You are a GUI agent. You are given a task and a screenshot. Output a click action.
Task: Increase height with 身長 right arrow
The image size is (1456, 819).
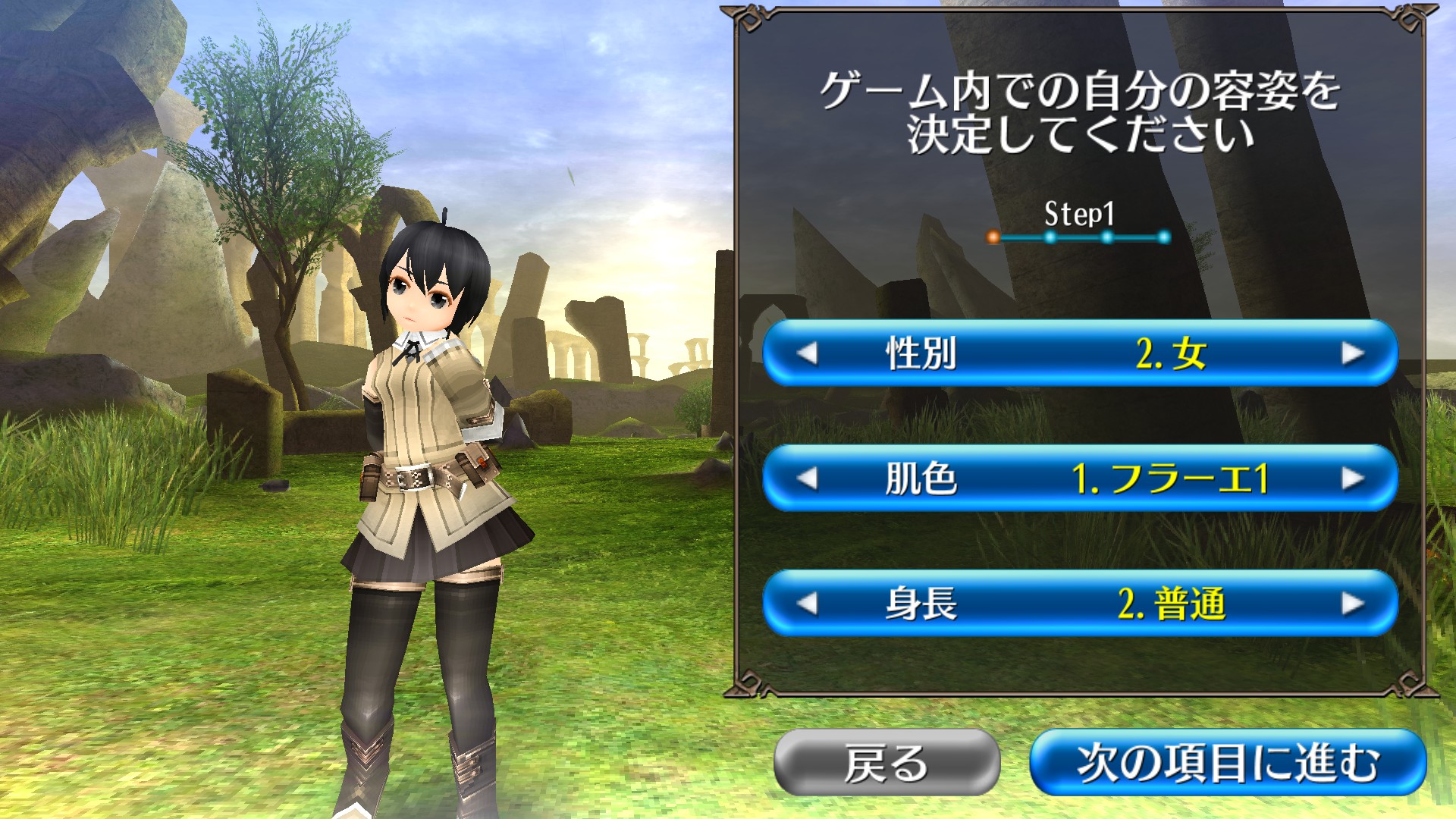click(x=1352, y=604)
